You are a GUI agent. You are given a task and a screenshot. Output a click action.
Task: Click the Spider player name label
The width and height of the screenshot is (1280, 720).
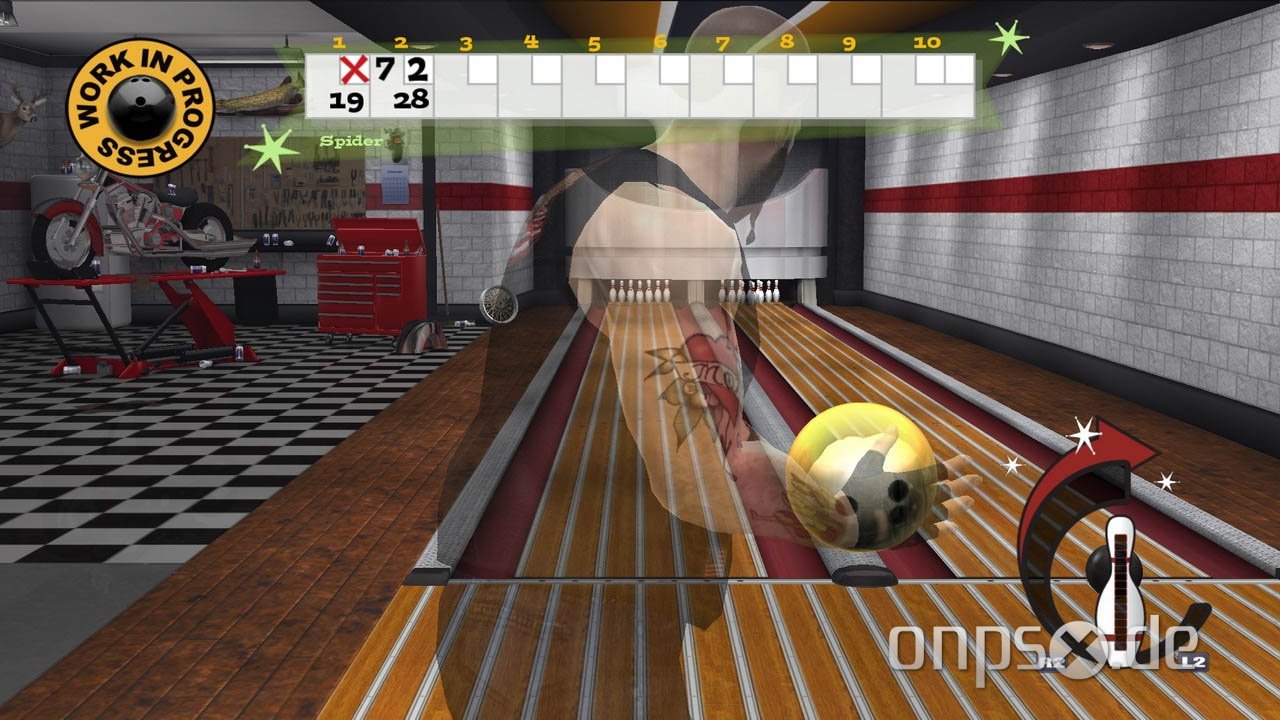pyautogui.click(x=349, y=141)
